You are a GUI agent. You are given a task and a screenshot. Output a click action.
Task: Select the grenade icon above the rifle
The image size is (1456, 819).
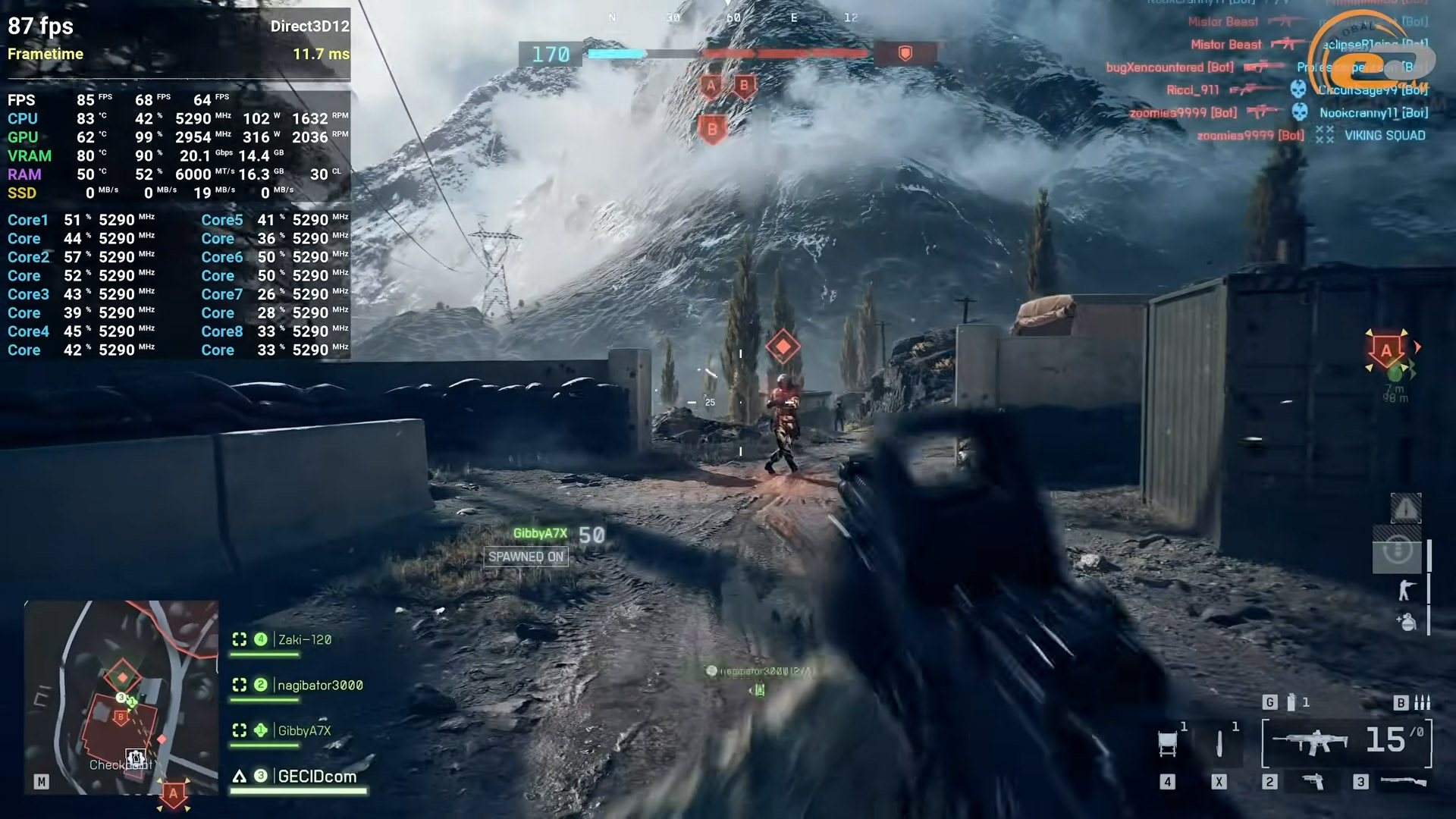1291,703
